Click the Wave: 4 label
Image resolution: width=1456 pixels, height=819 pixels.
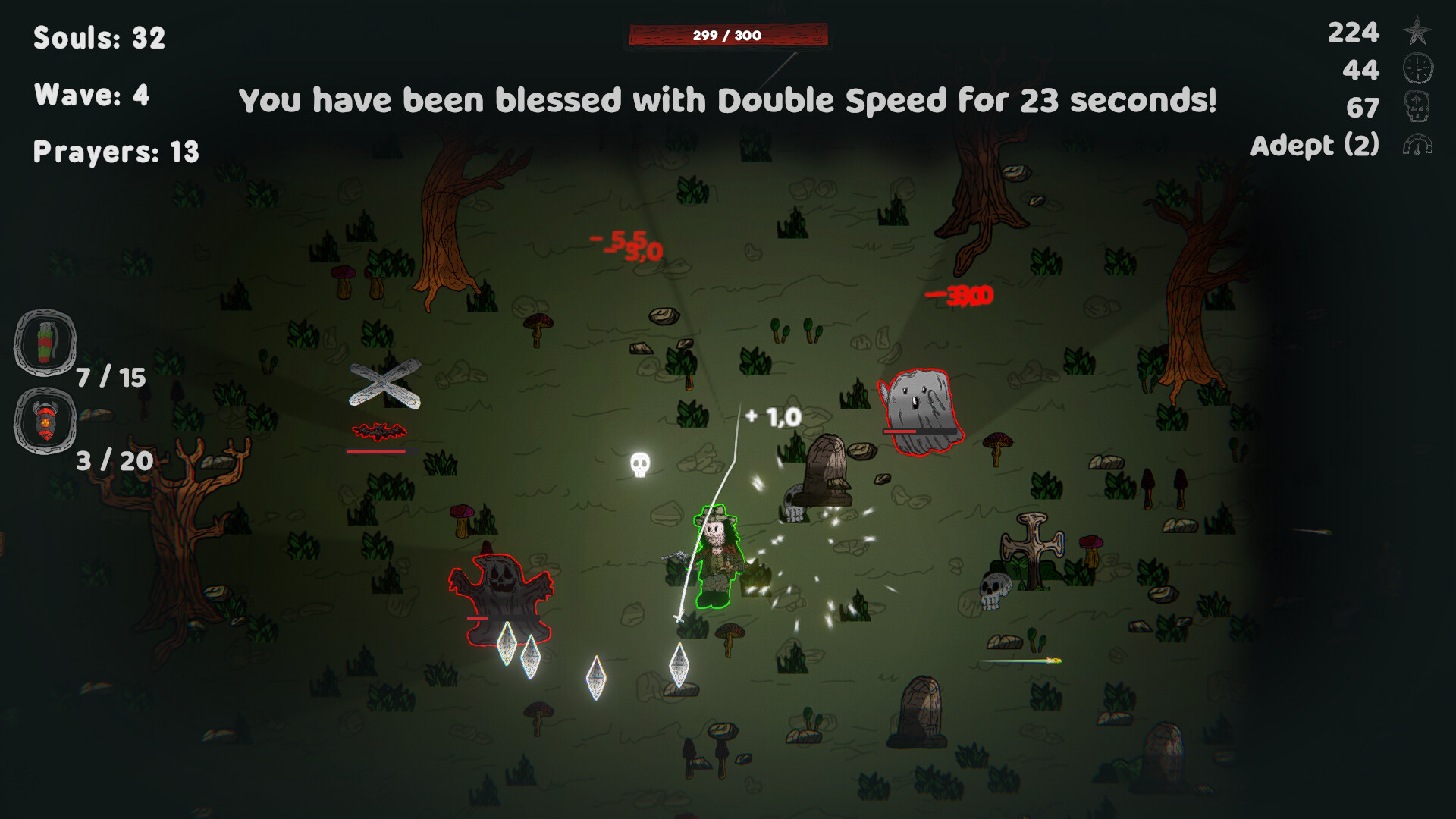(91, 95)
